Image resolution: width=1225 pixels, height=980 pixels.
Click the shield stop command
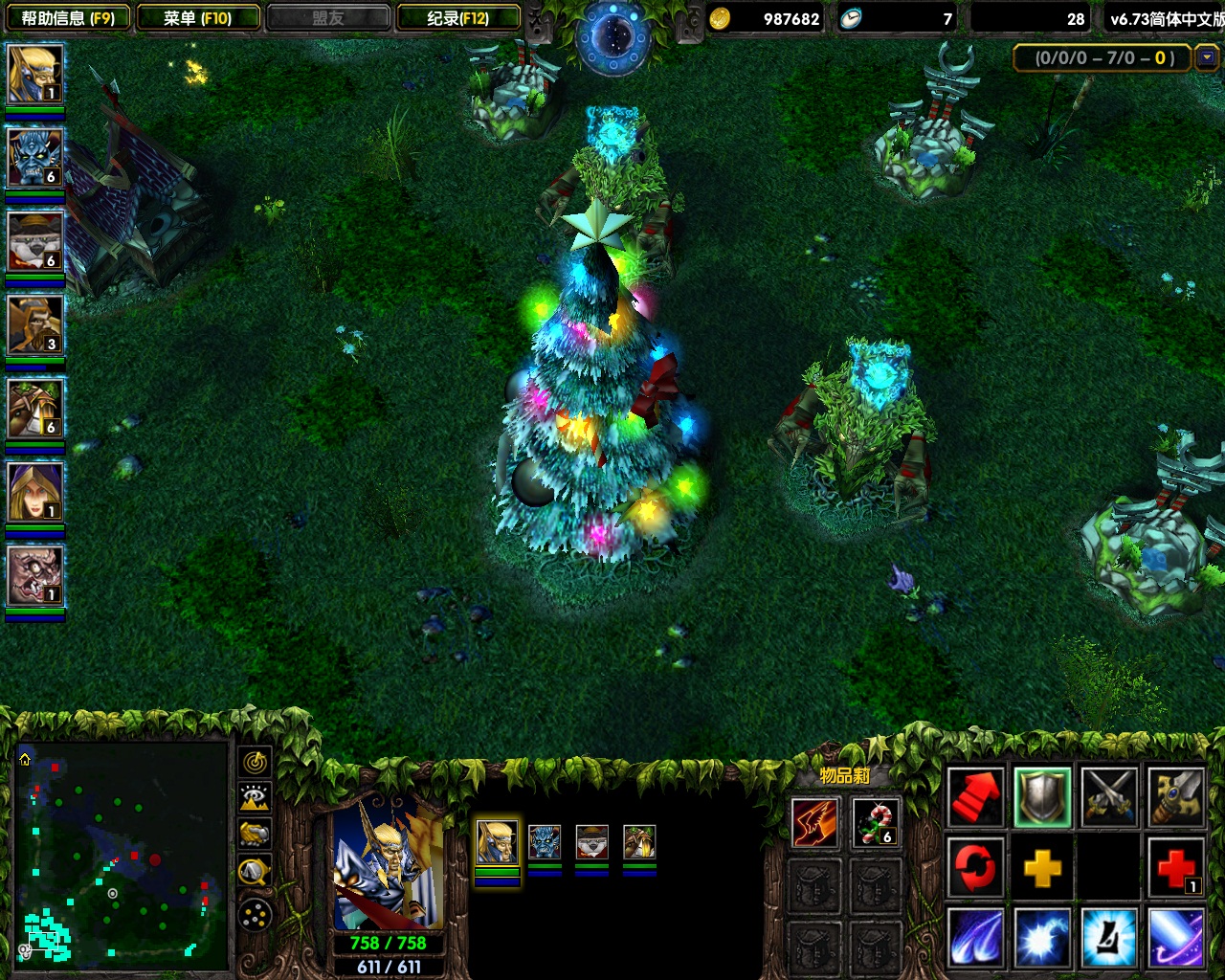(1042, 797)
